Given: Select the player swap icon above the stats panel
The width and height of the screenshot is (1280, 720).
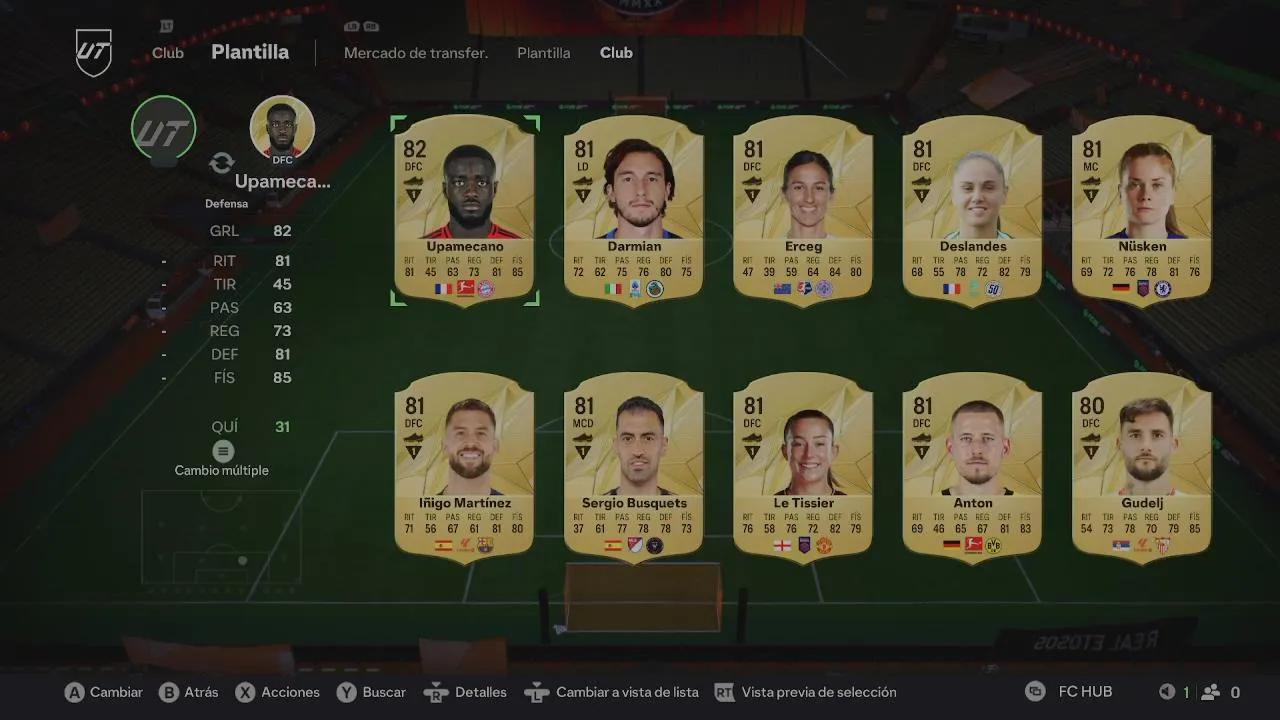Looking at the screenshot, I should pyautogui.click(x=221, y=163).
